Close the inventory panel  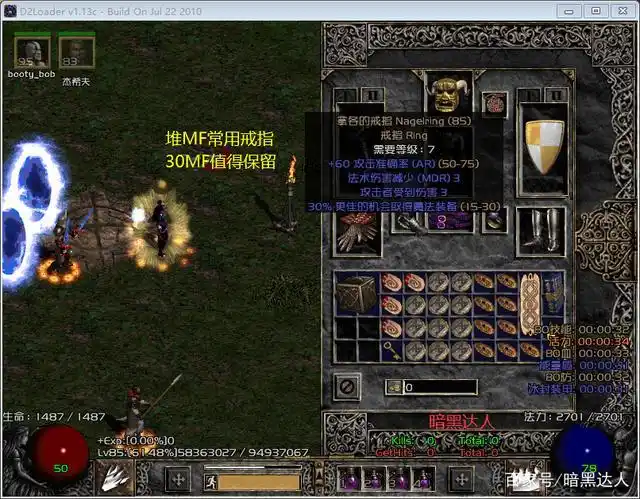click(x=349, y=383)
